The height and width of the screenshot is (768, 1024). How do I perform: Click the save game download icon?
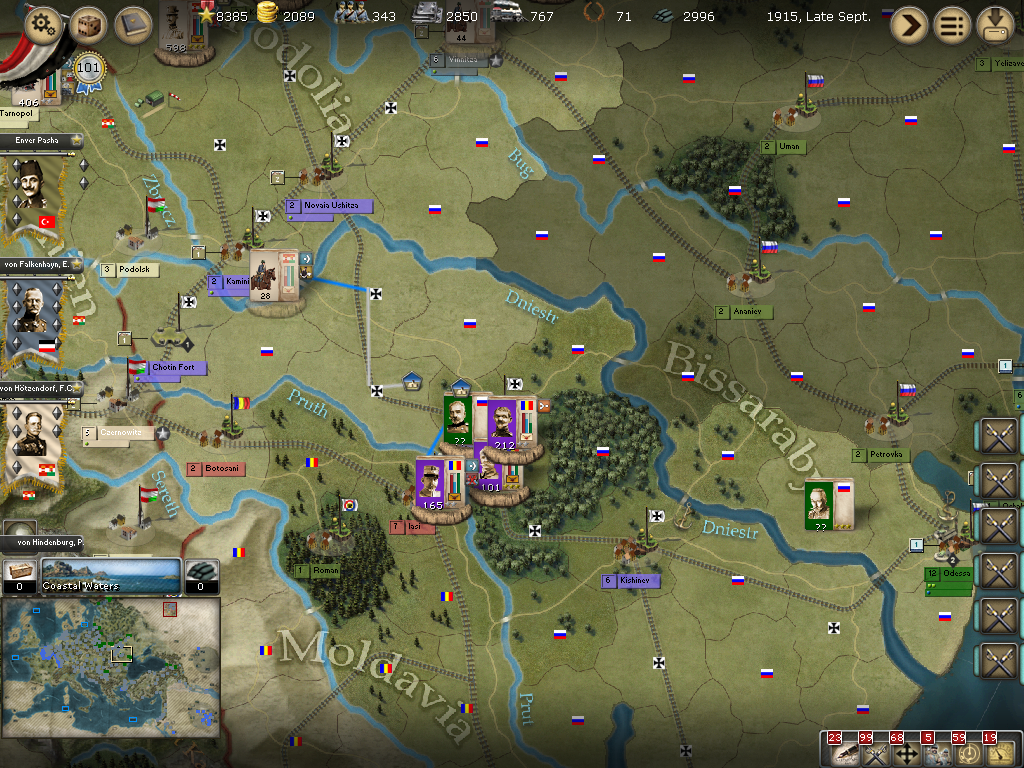point(995,26)
